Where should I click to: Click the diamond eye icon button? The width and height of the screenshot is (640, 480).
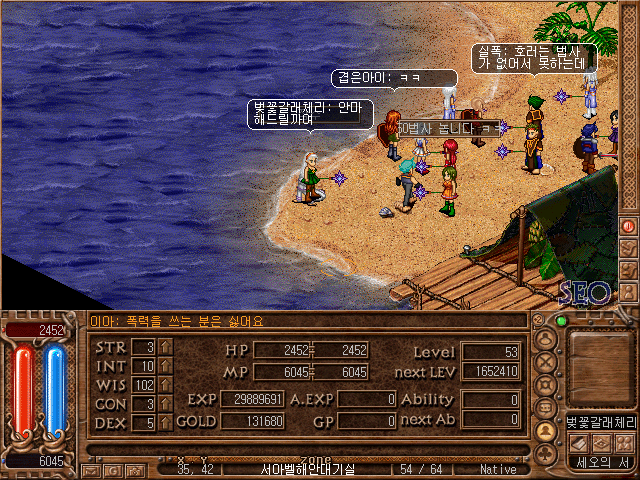(x=601, y=442)
